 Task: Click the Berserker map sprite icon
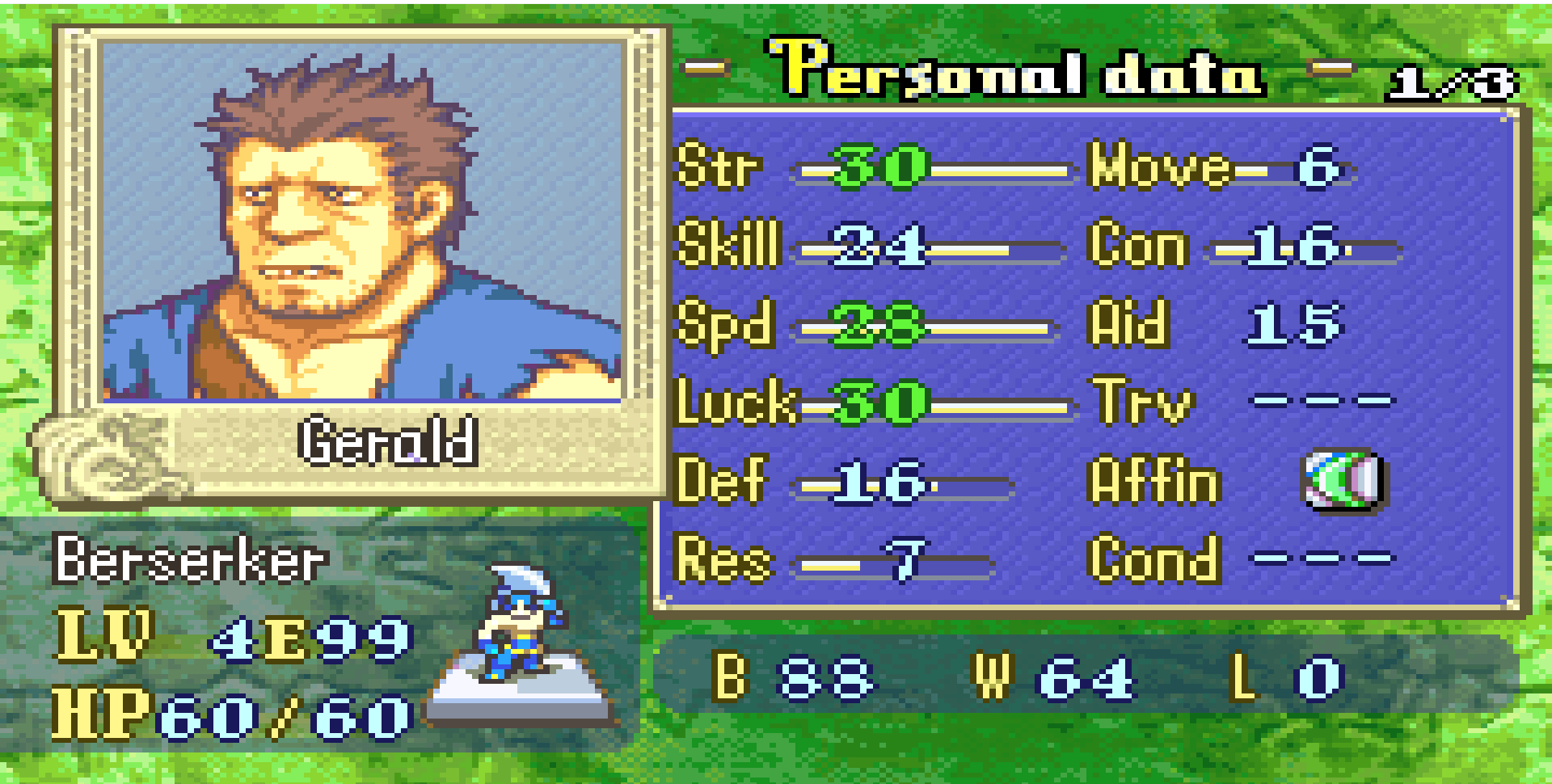(520, 624)
